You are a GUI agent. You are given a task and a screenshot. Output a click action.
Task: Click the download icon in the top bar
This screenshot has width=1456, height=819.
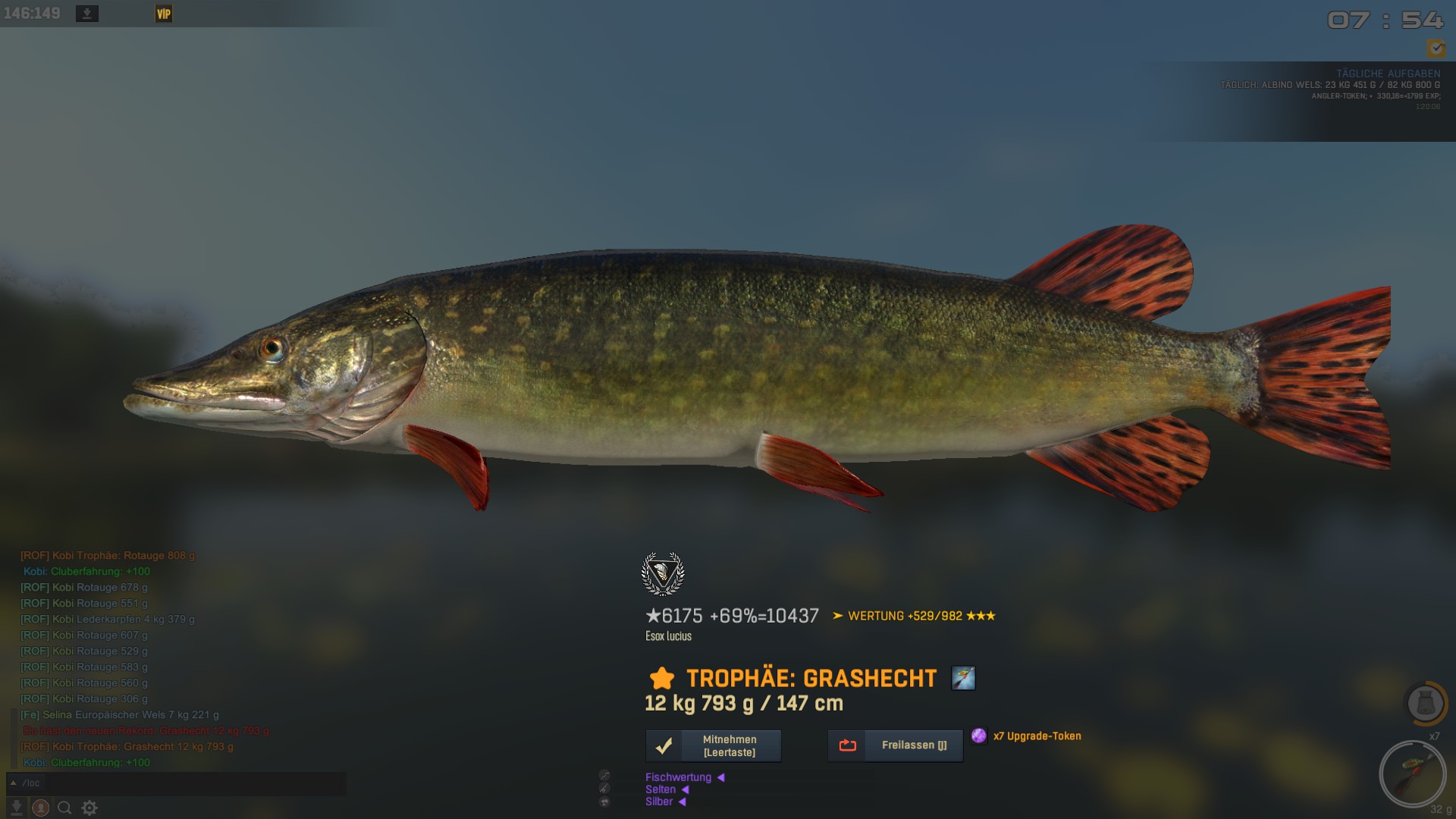(87, 14)
